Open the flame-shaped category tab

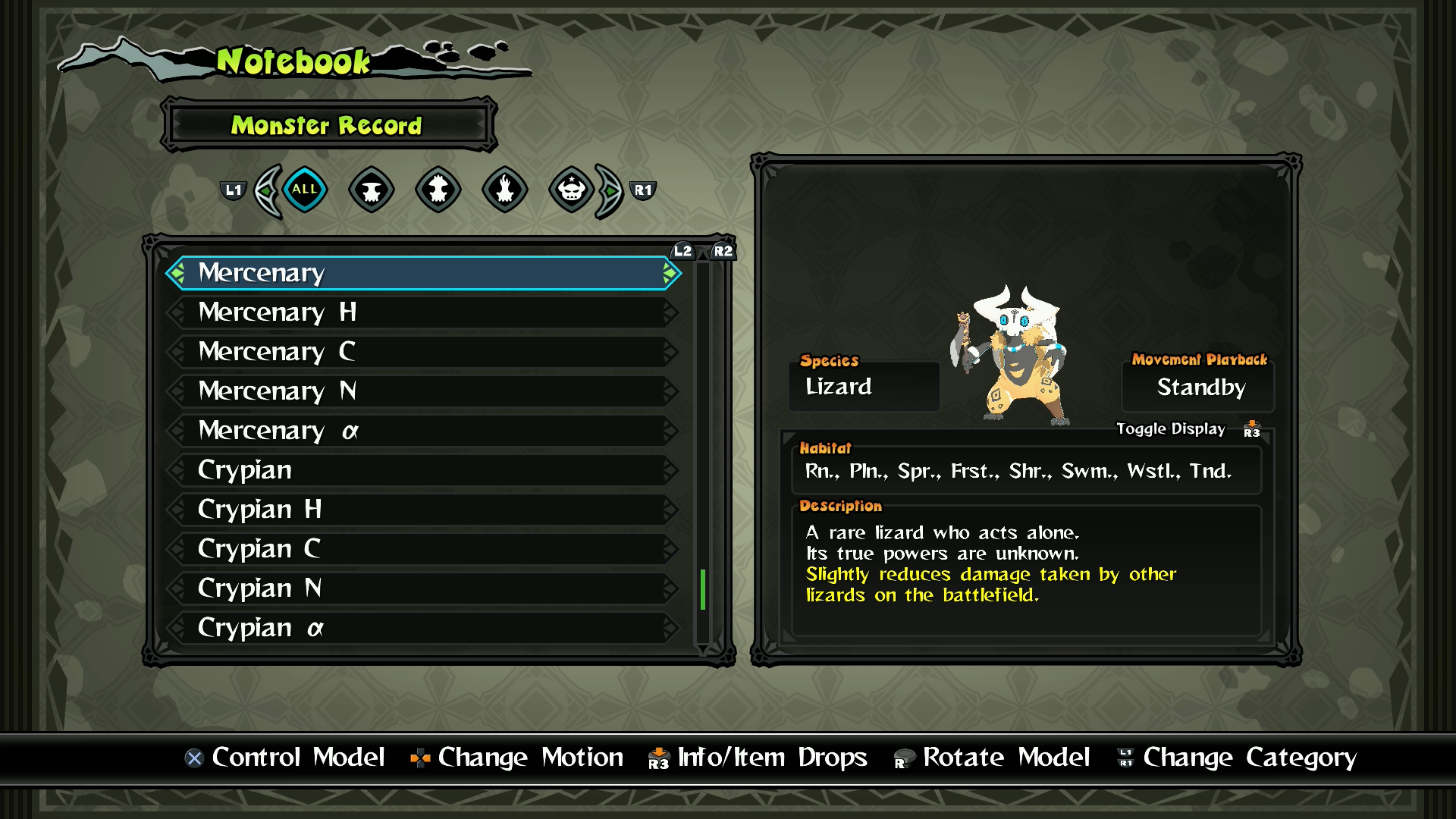(505, 190)
